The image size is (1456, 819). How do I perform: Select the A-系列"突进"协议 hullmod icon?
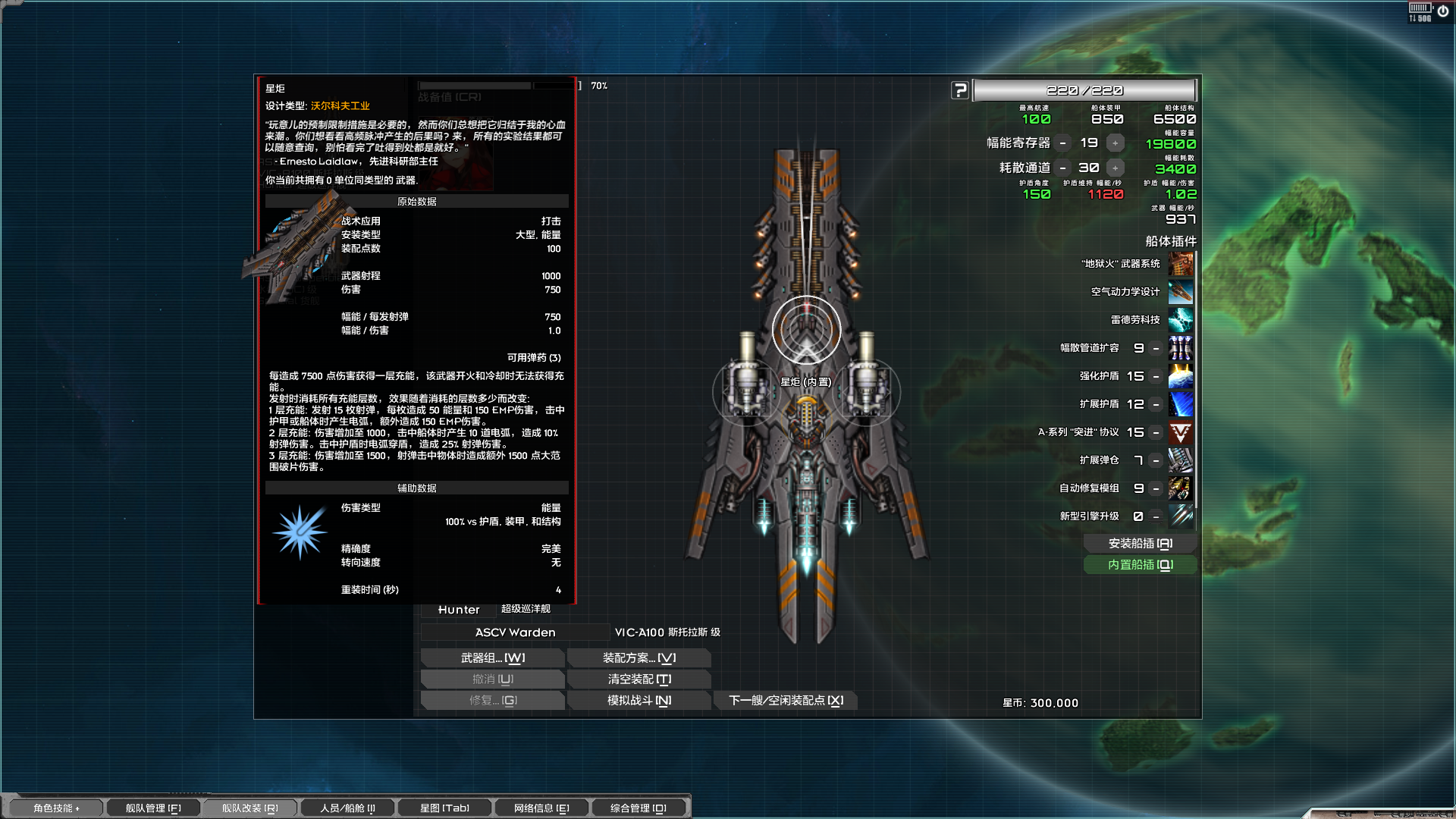[x=1181, y=432]
